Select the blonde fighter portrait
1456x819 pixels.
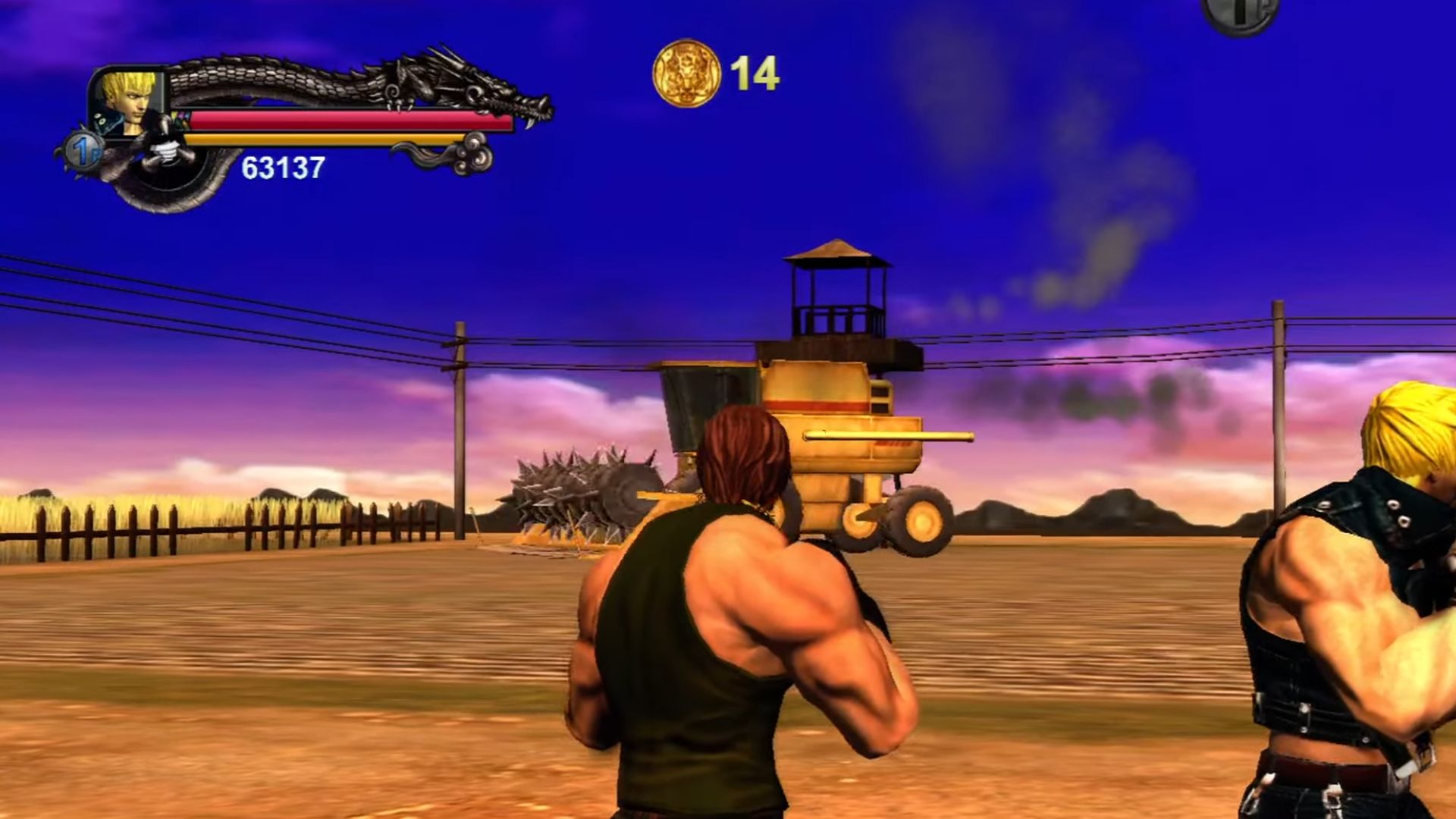tap(127, 101)
